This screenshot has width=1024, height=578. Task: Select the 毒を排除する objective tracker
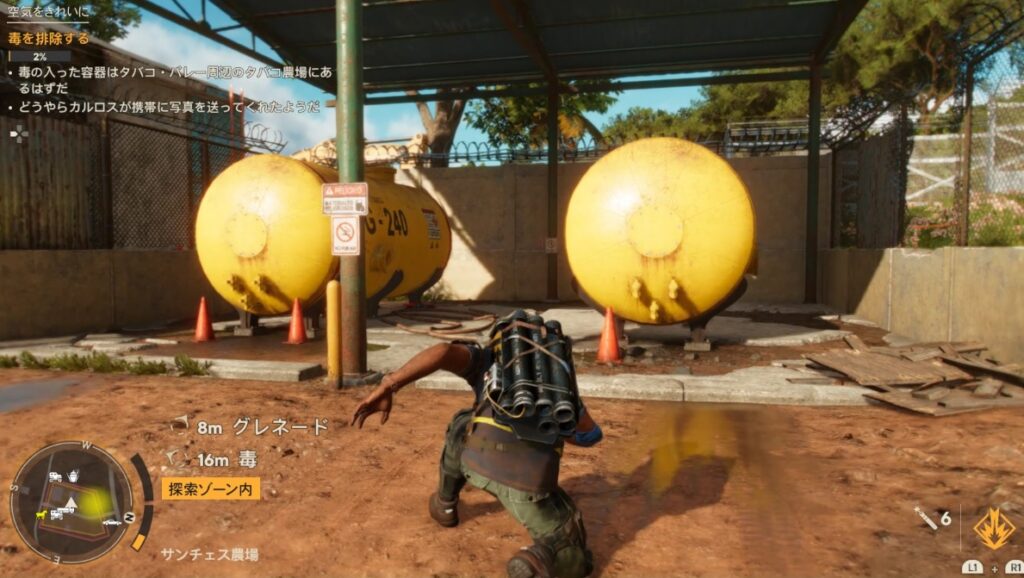point(49,39)
